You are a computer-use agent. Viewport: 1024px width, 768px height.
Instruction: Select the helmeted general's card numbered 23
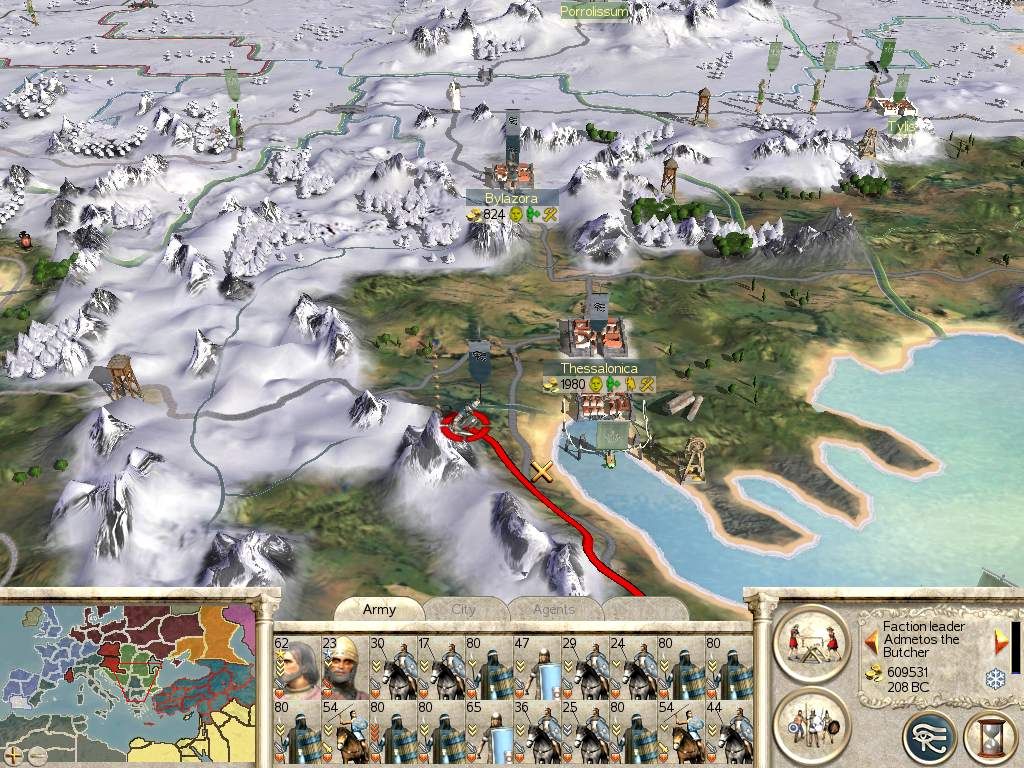coord(345,668)
